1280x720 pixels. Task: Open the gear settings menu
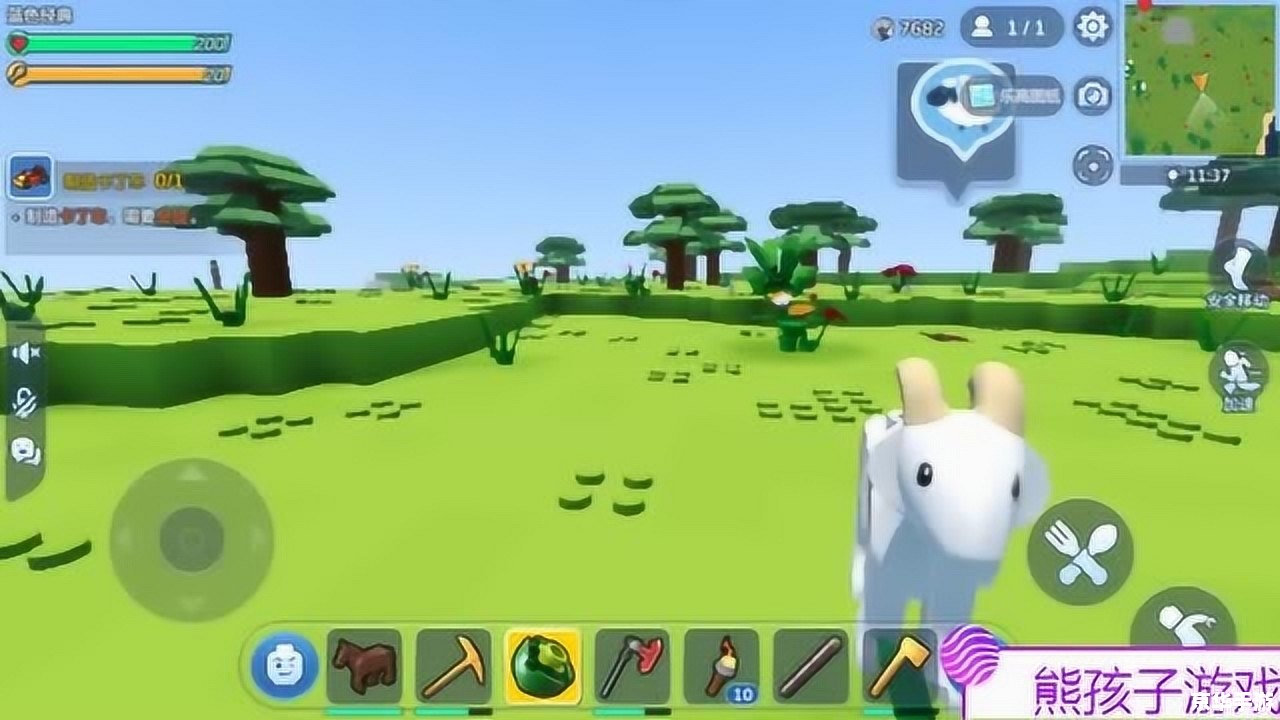pyautogui.click(x=1092, y=27)
